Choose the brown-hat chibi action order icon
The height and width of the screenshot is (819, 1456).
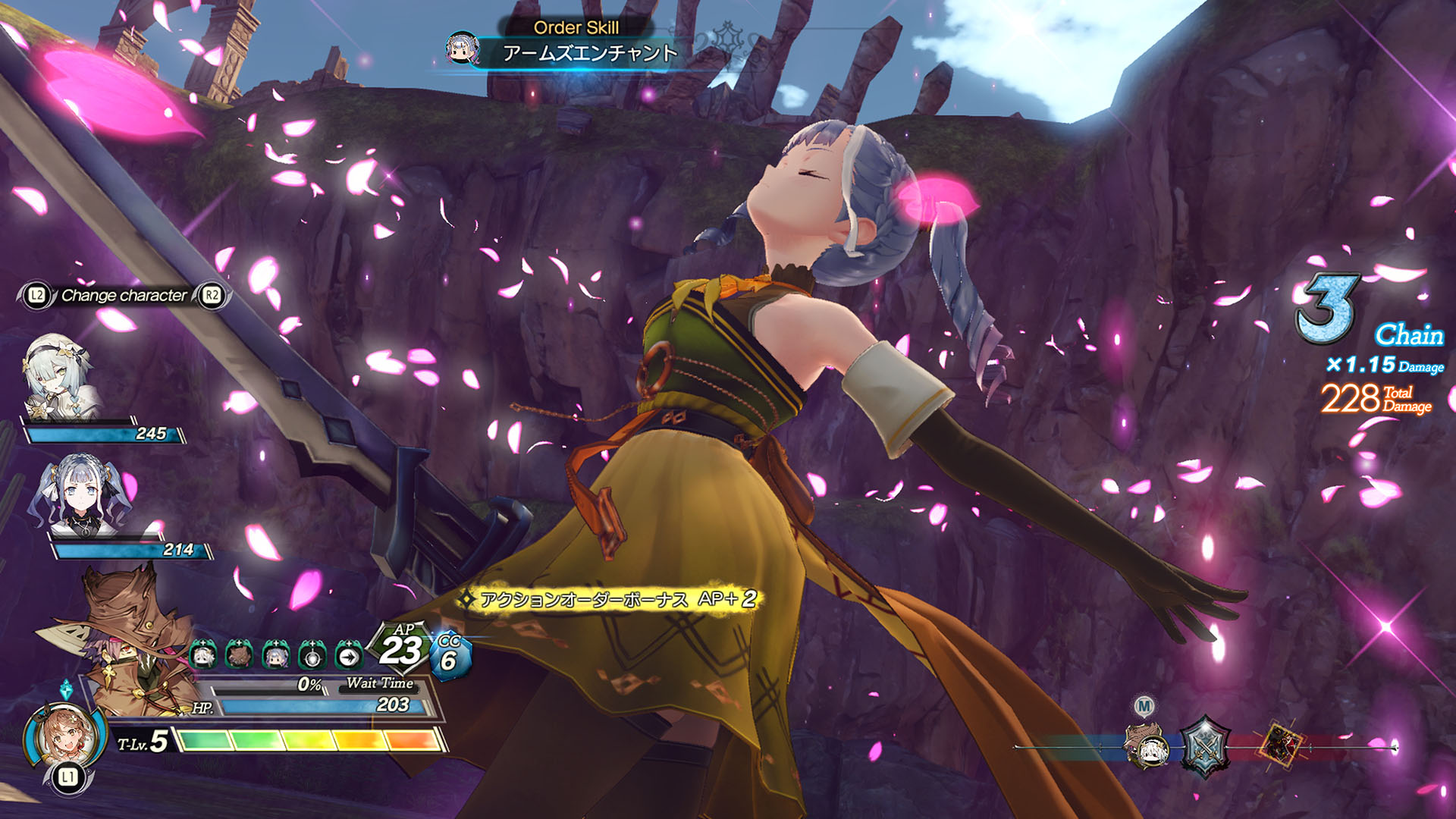click(239, 654)
